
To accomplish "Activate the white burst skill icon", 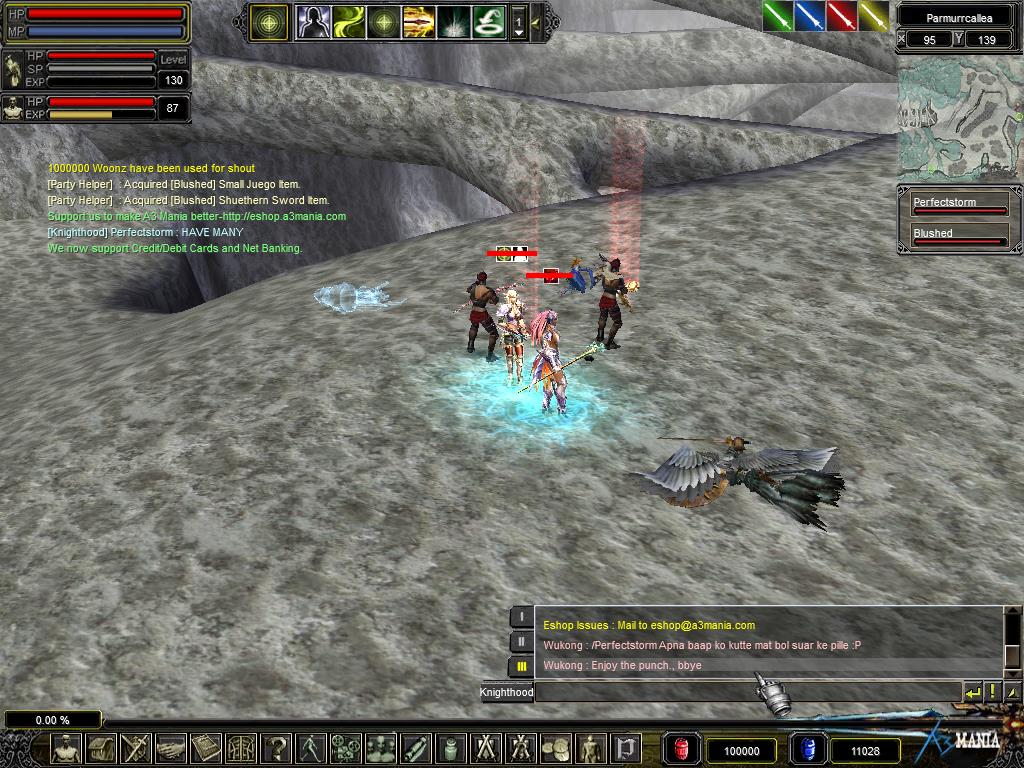I will pos(452,21).
